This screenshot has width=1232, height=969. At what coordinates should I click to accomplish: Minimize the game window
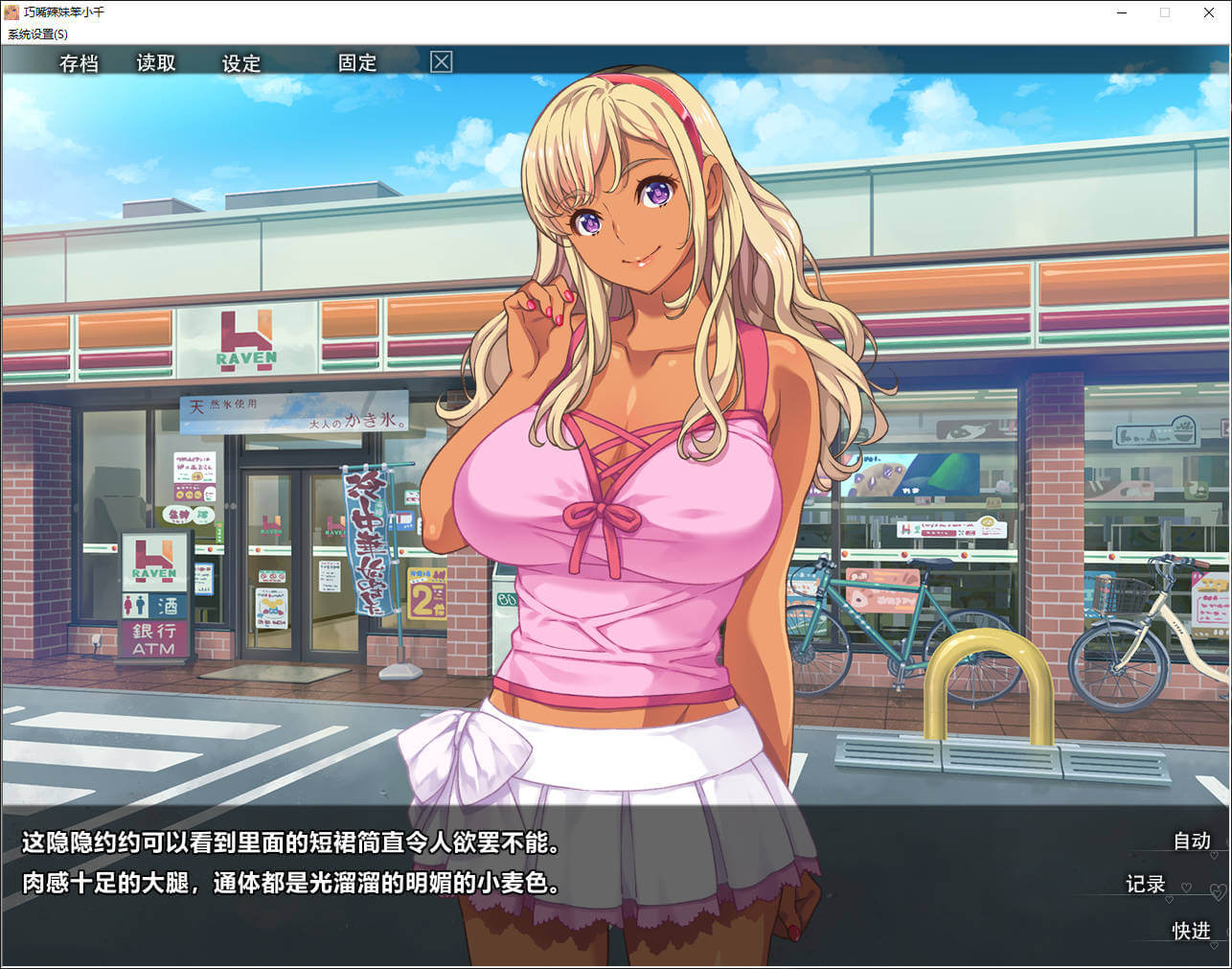pos(1121,12)
